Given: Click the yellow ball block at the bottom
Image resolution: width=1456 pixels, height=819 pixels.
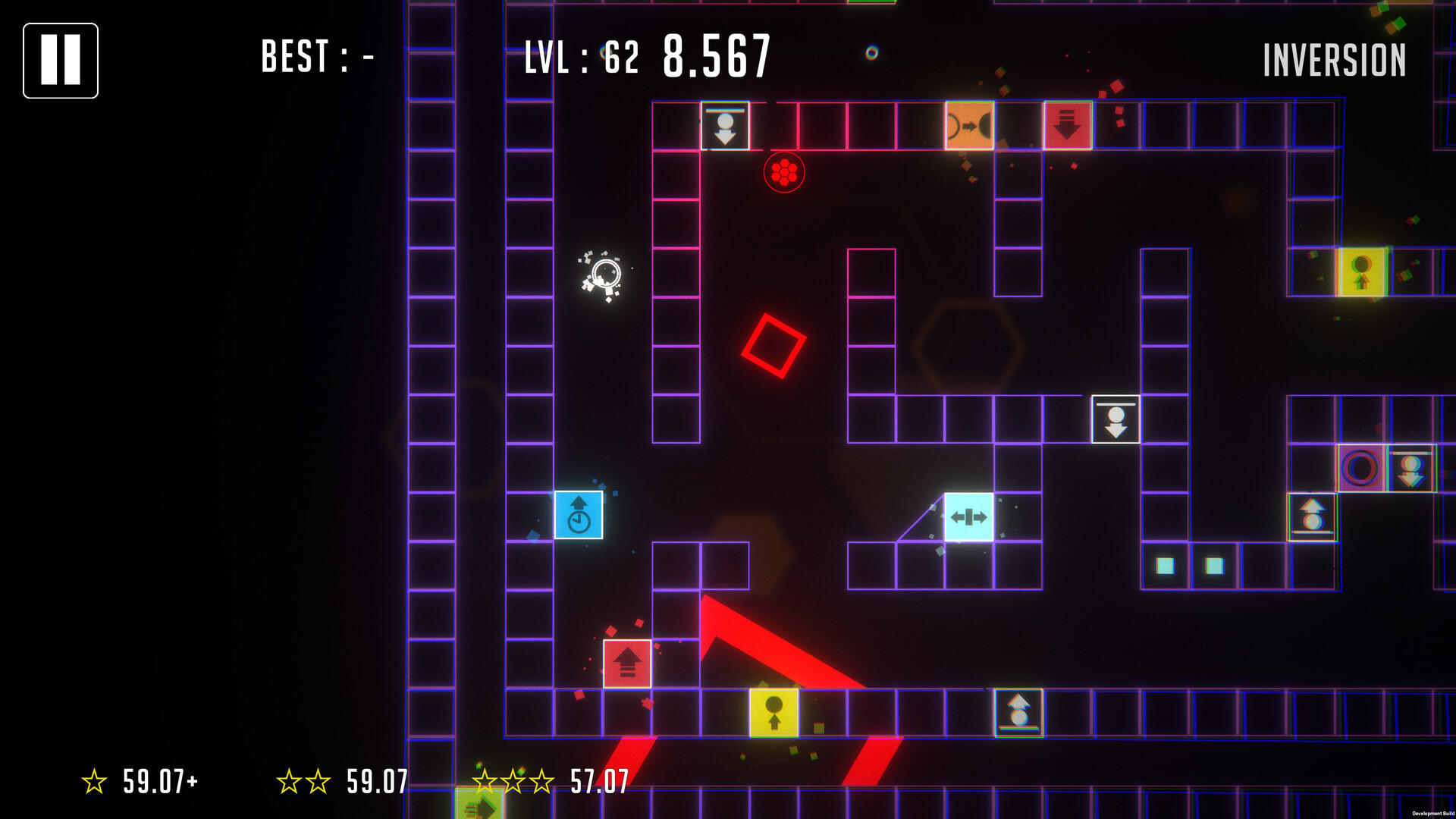Looking at the screenshot, I should [x=773, y=713].
